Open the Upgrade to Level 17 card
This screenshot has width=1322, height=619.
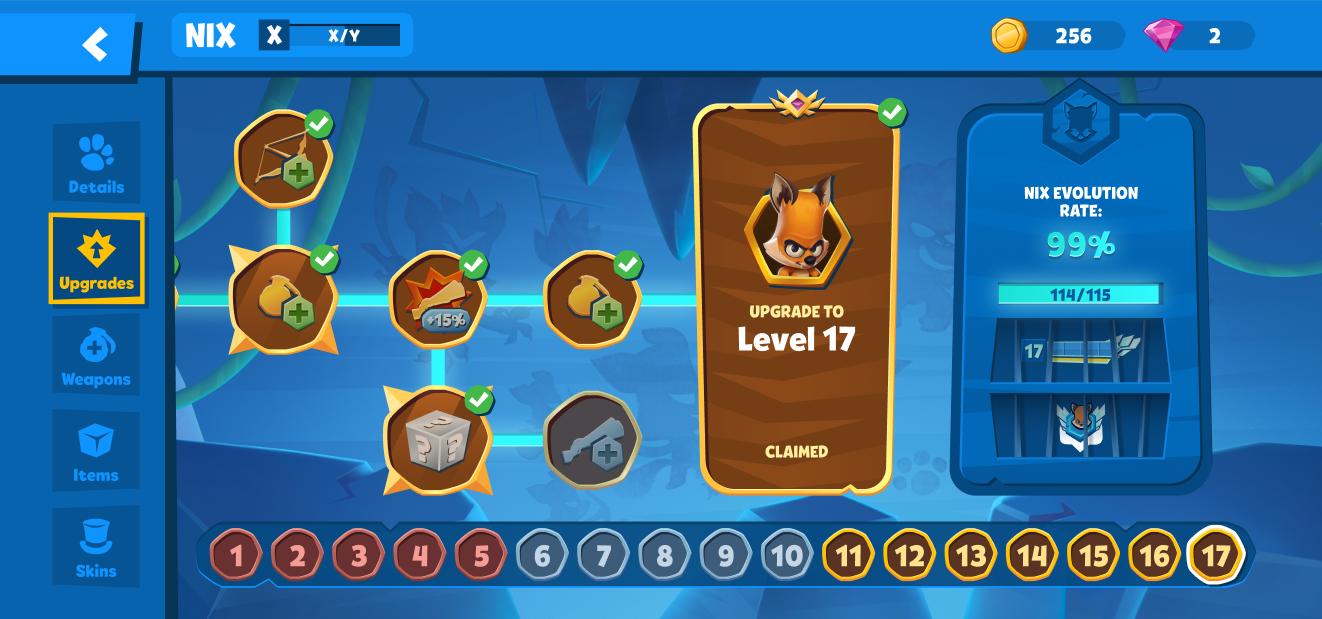pos(796,300)
